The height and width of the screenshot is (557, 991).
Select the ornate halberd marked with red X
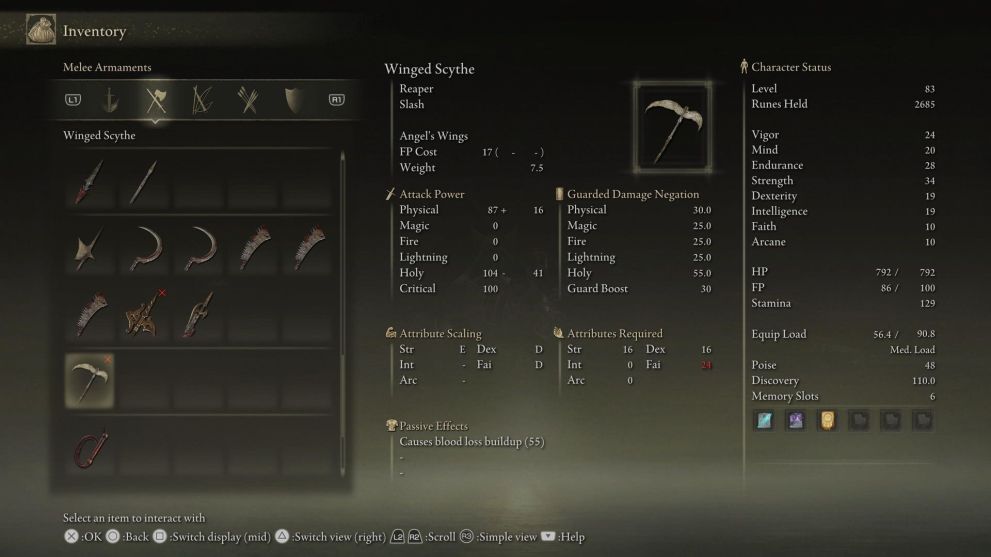(142, 314)
